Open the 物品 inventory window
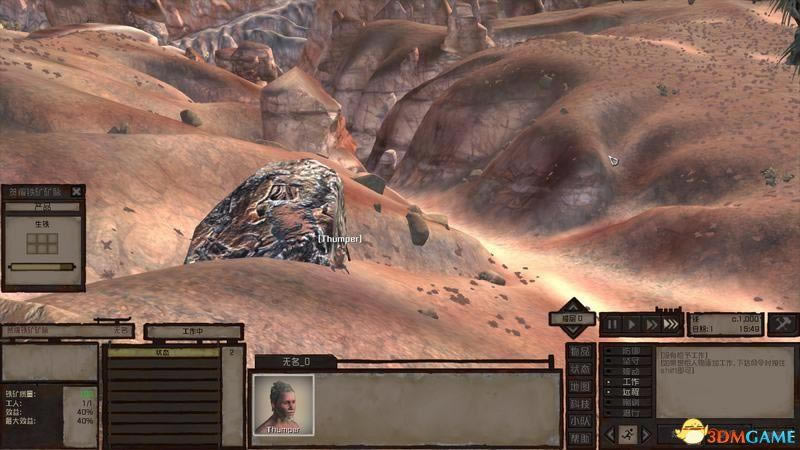 [x=580, y=351]
